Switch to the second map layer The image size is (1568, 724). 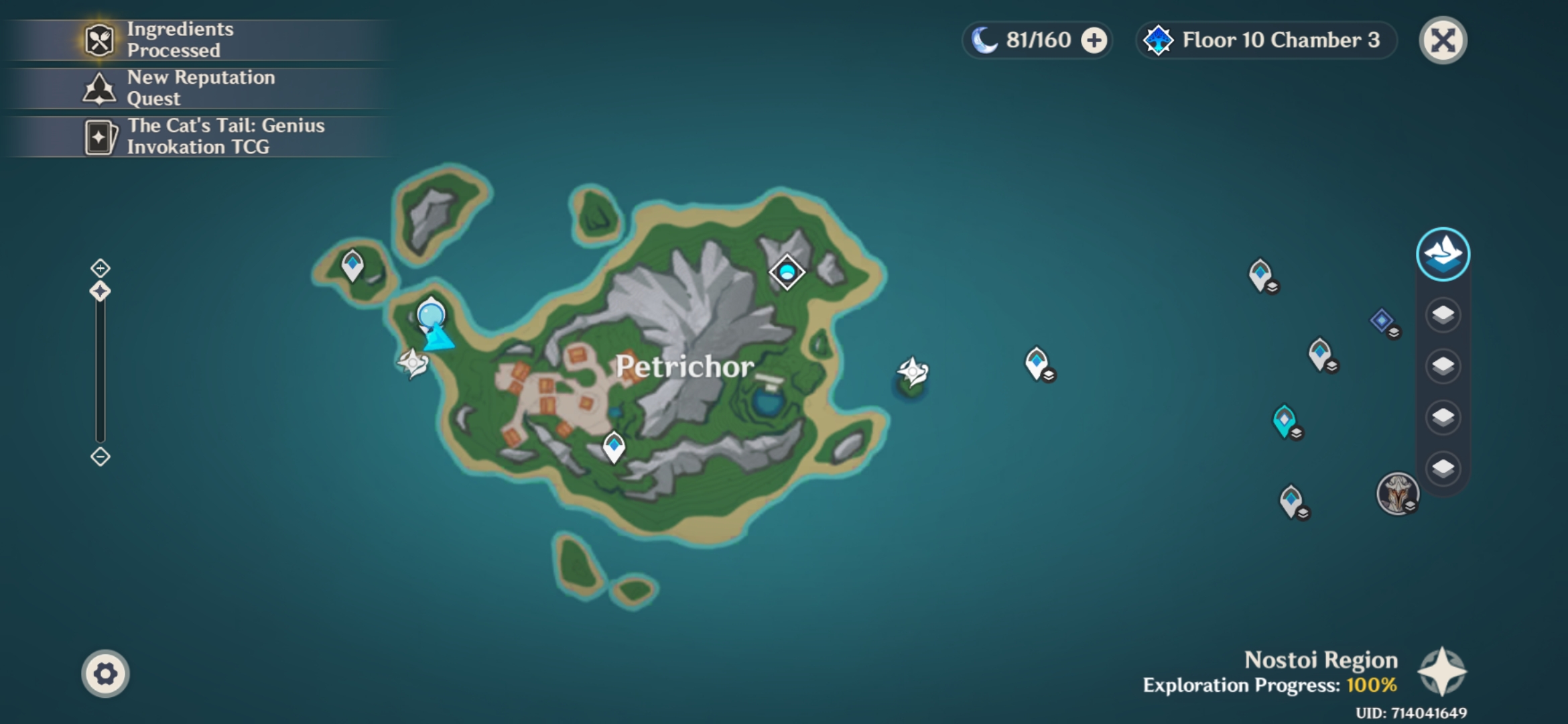click(x=1443, y=314)
